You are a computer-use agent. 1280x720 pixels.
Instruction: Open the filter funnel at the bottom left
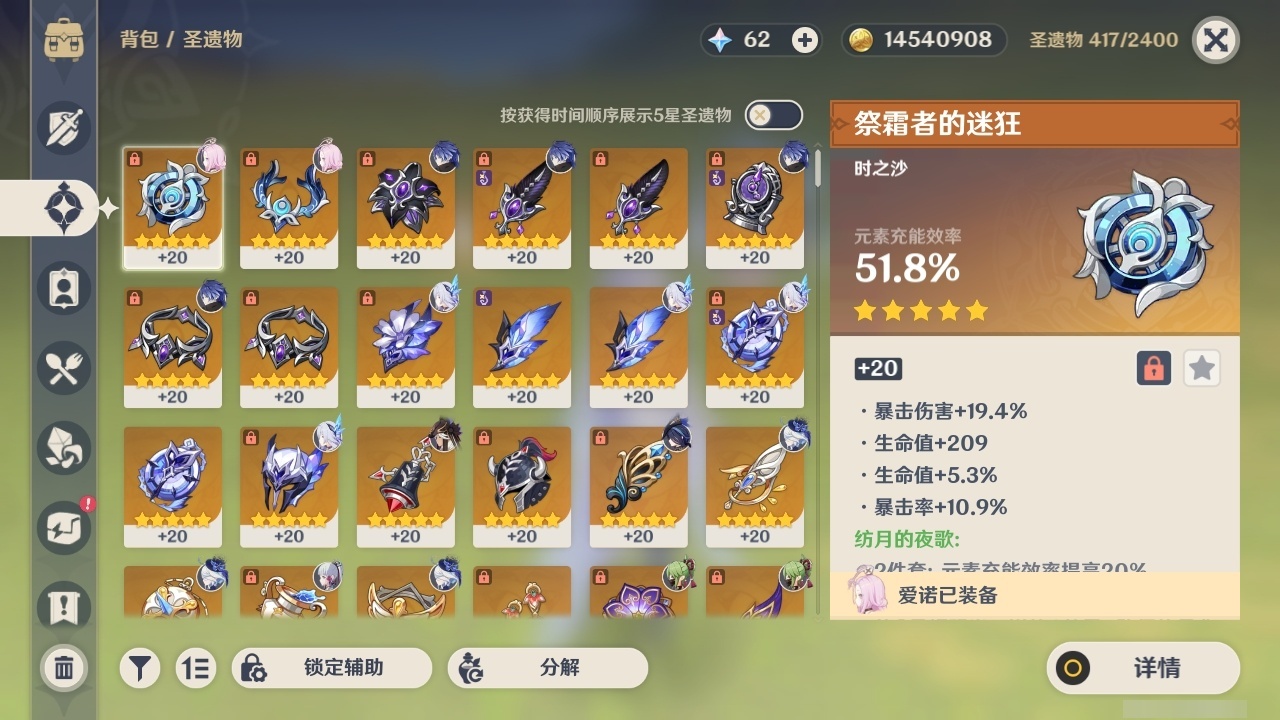[x=140, y=668]
